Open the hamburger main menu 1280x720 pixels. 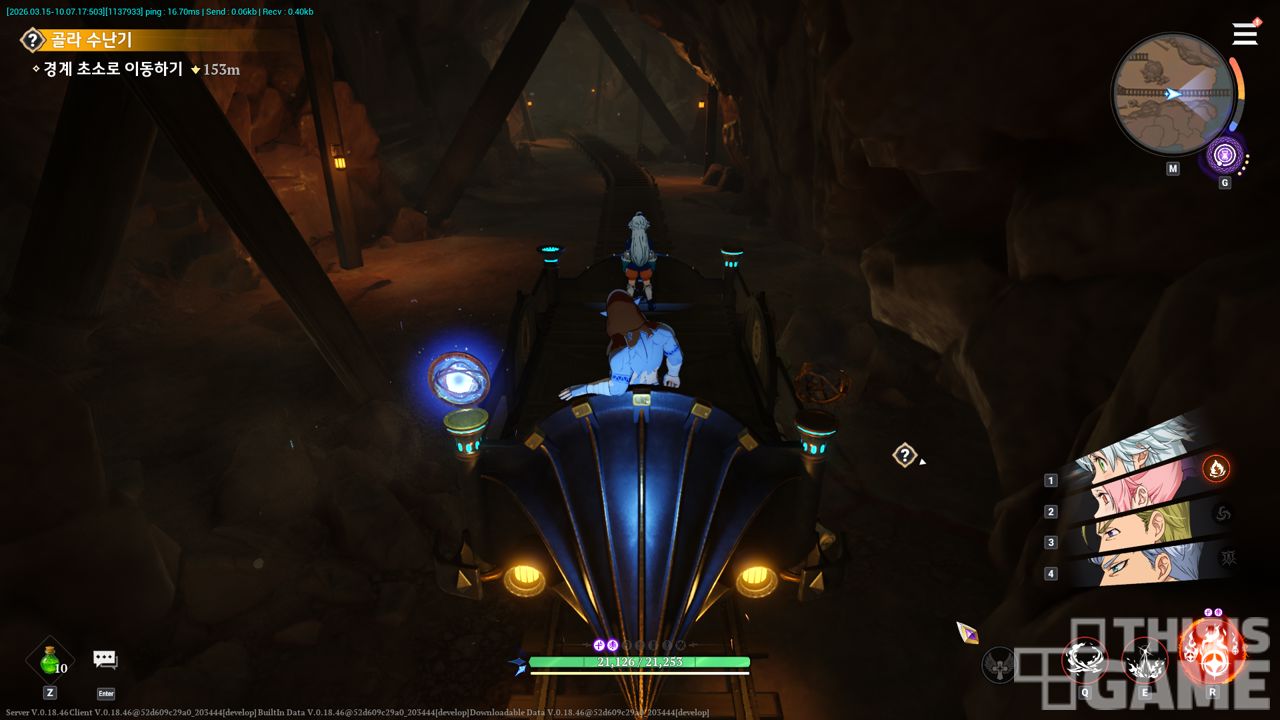1245,34
